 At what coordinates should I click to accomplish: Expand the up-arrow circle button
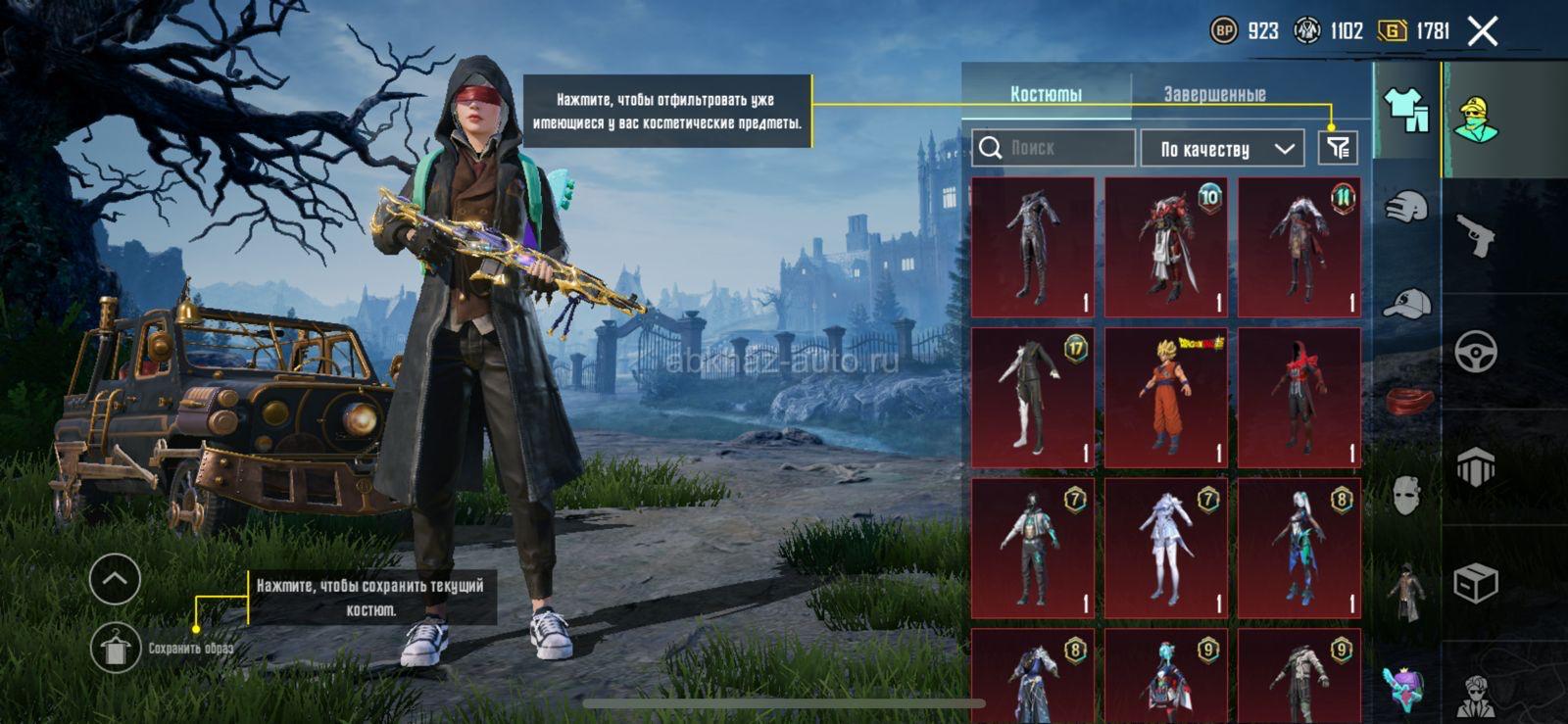(x=115, y=579)
